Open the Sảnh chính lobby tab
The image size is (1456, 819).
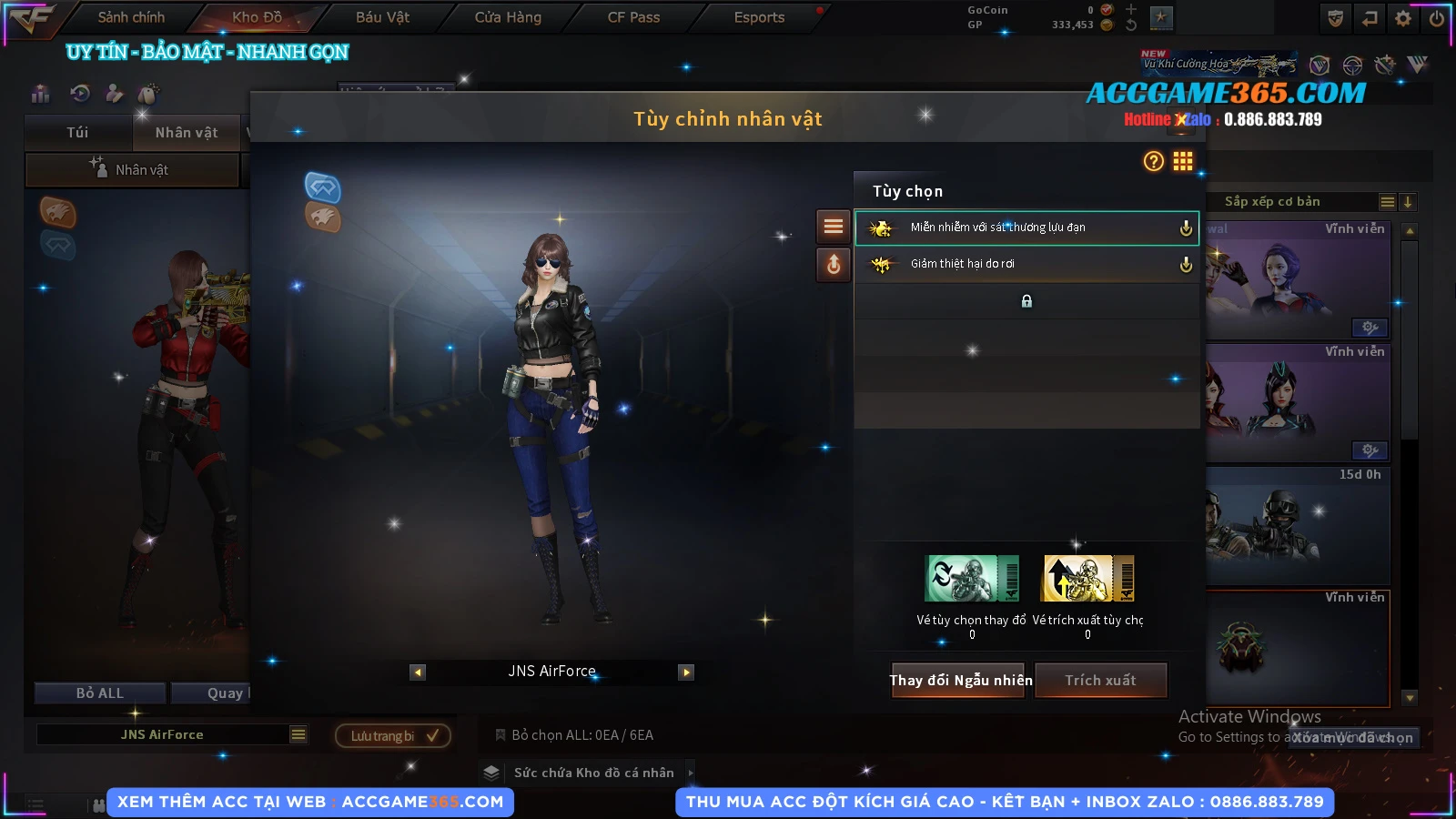click(x=131, y=17)
